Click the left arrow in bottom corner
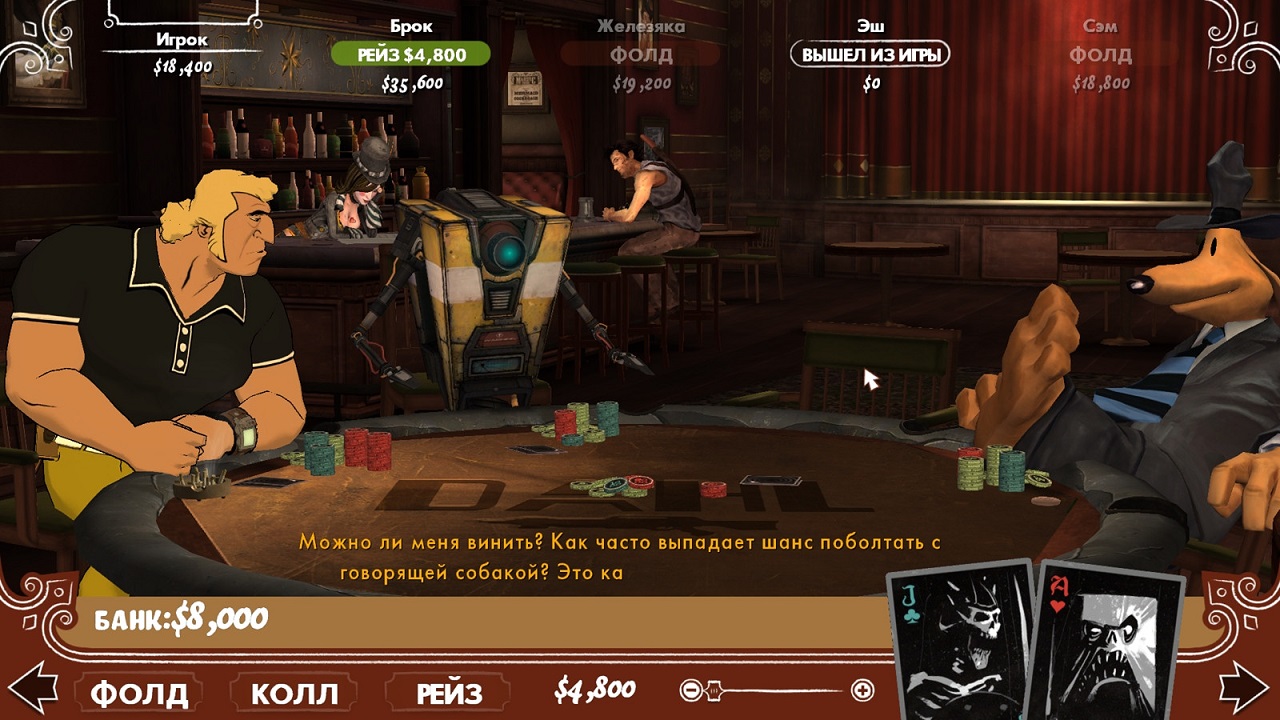 [32, 687]
